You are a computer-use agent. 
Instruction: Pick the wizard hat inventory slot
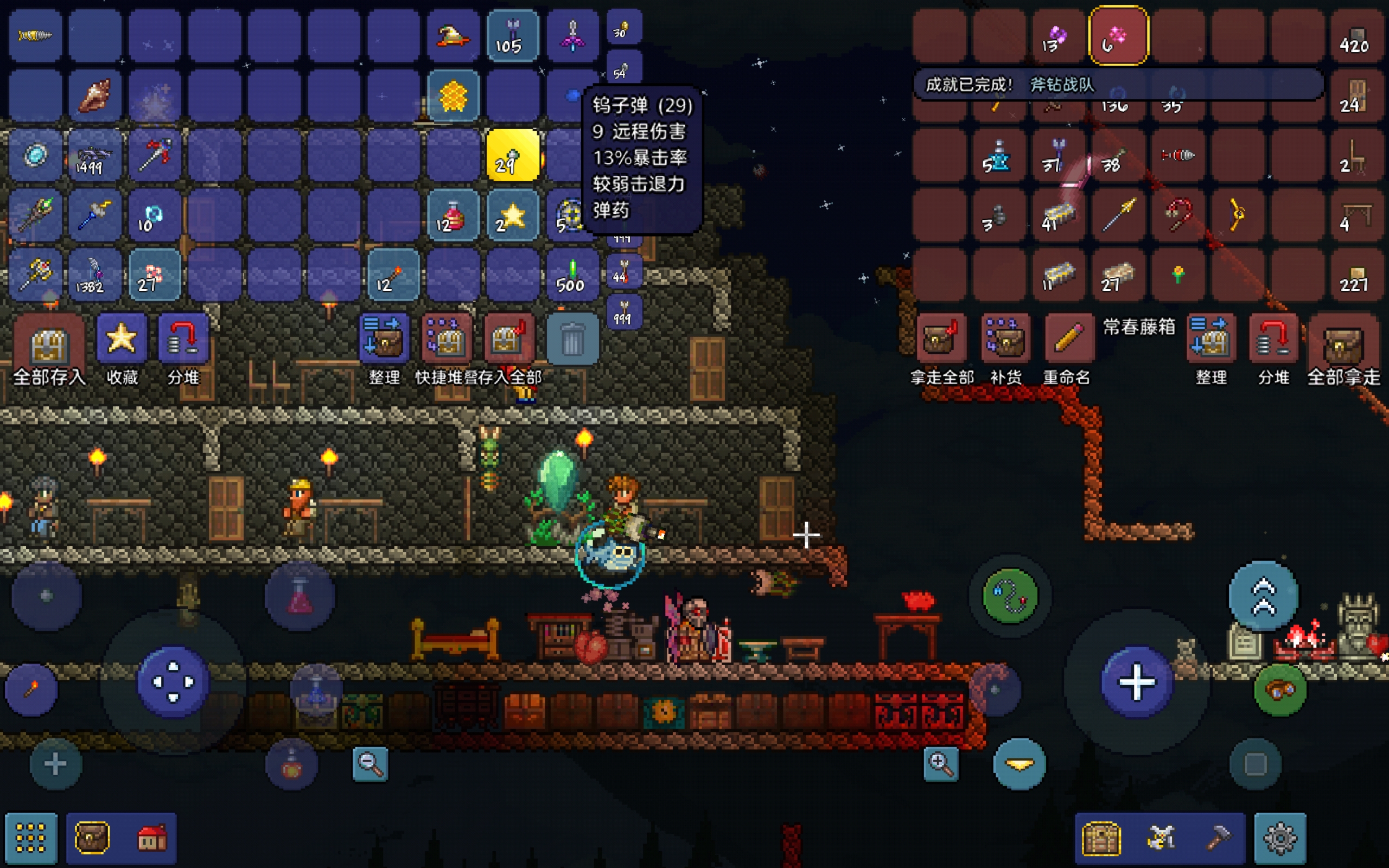(453, 36)
